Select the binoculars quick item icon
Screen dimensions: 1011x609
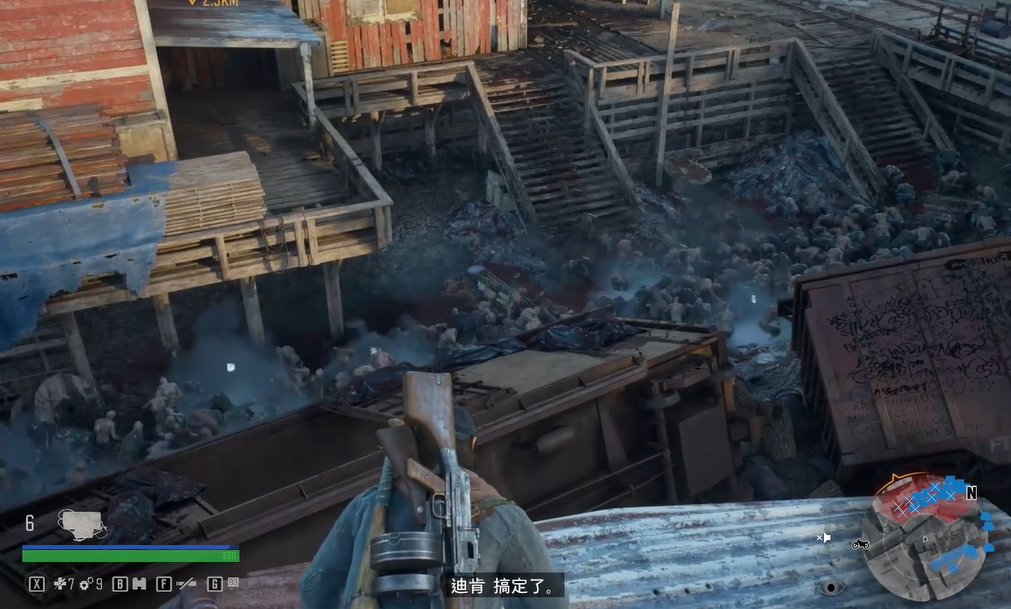(139, 583)
